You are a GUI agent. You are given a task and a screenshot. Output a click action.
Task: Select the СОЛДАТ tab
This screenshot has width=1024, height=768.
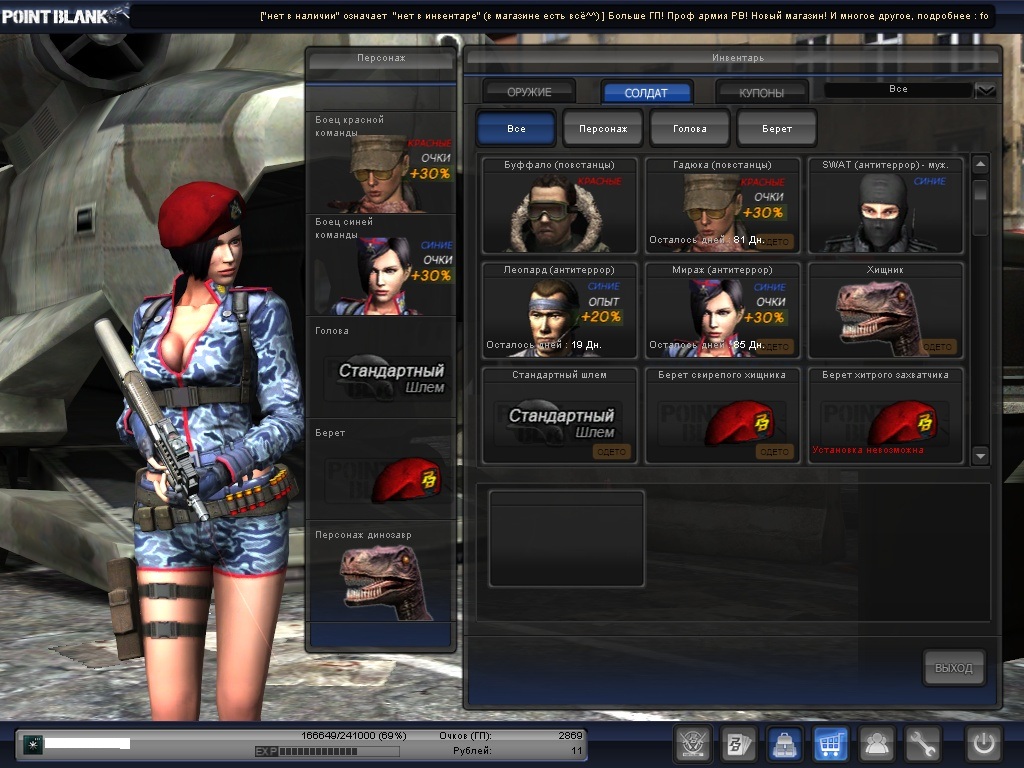point(646,92)
